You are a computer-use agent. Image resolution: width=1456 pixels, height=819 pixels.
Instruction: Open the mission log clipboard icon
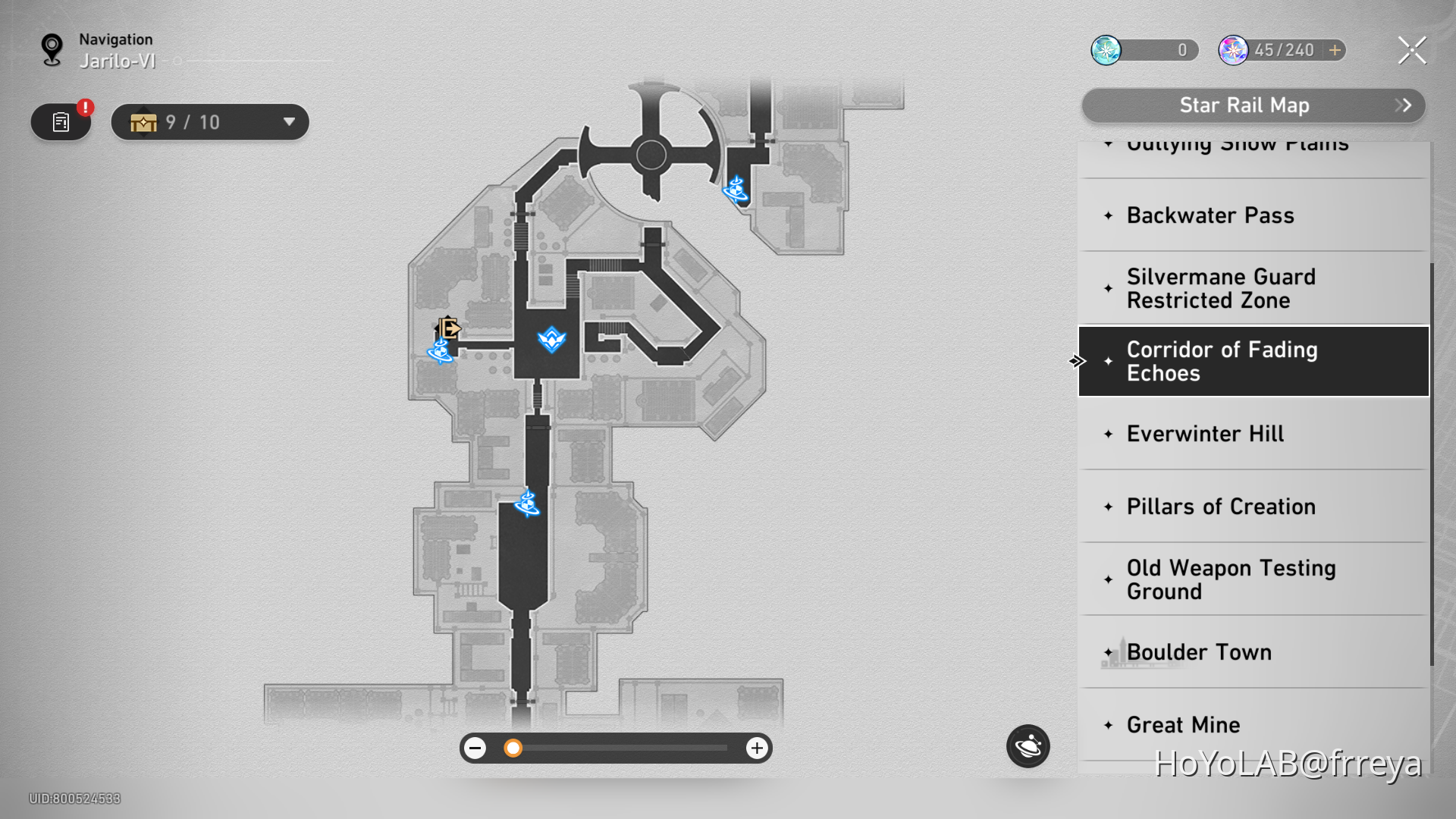click(60, 121)
